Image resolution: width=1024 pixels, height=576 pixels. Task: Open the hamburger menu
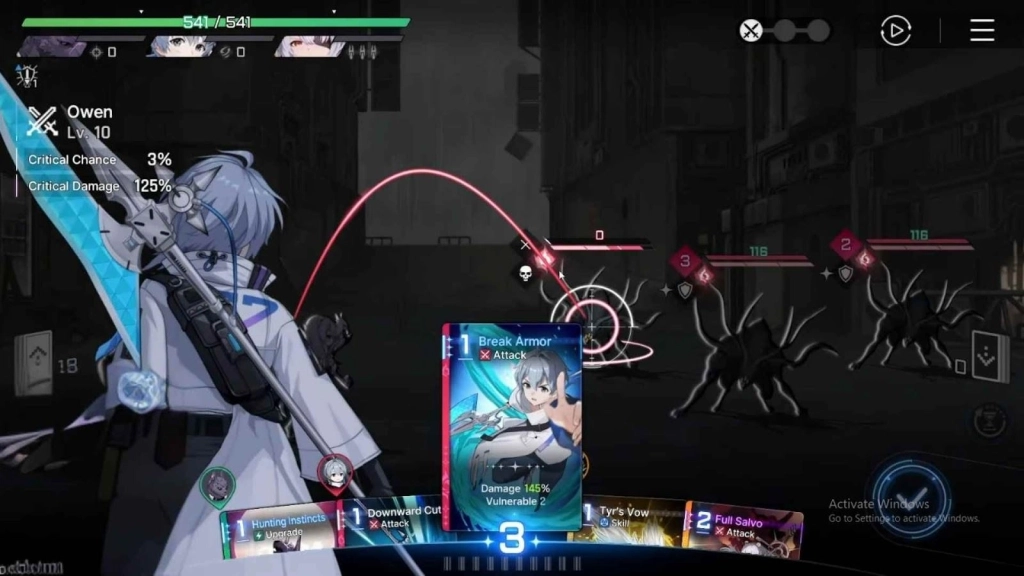point(982,31)
